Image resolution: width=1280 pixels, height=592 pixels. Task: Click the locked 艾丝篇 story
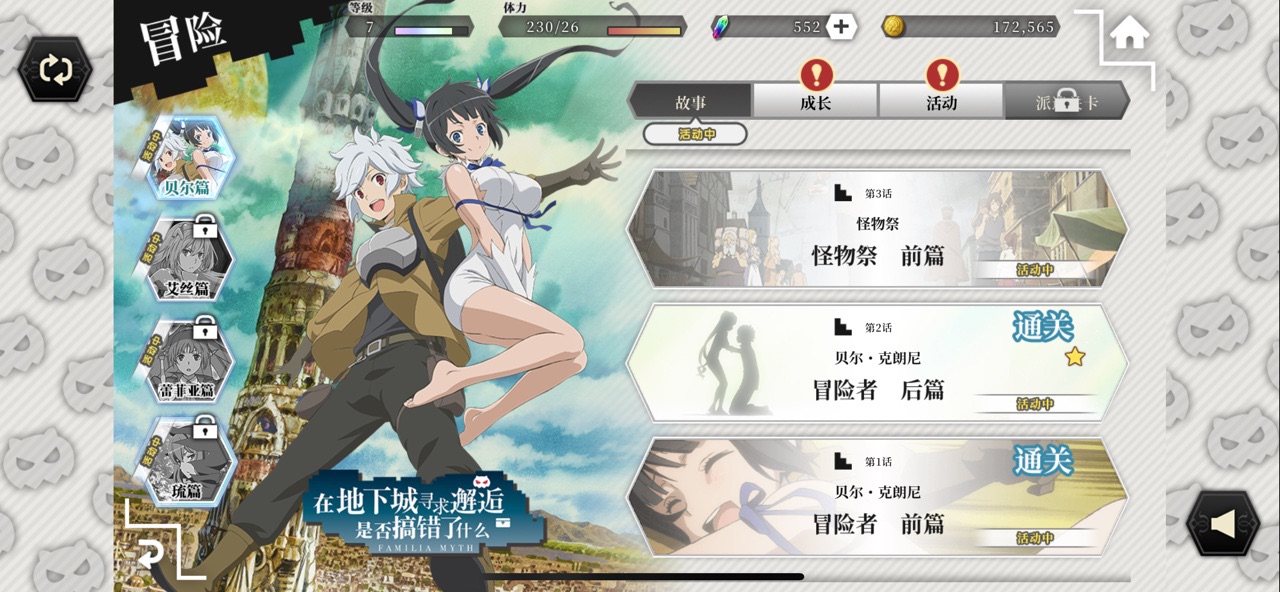coord(187,262)
